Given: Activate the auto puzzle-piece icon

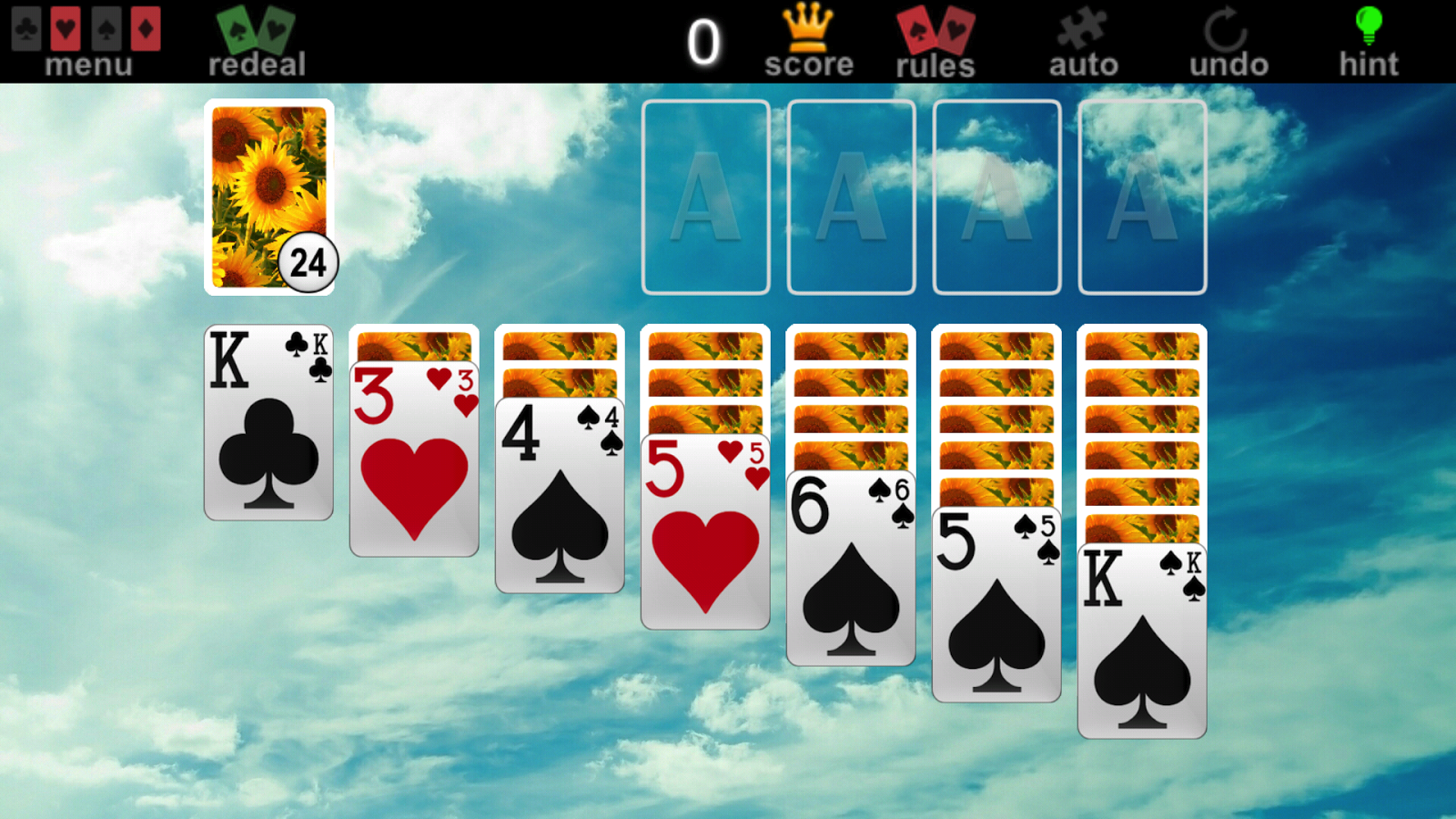Looking at the screenshot, I should point(1083,27).
